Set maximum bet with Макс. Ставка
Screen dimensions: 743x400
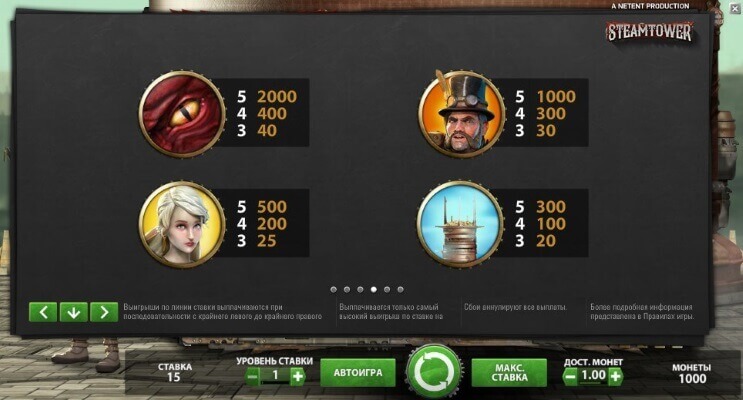pos(510,373)
